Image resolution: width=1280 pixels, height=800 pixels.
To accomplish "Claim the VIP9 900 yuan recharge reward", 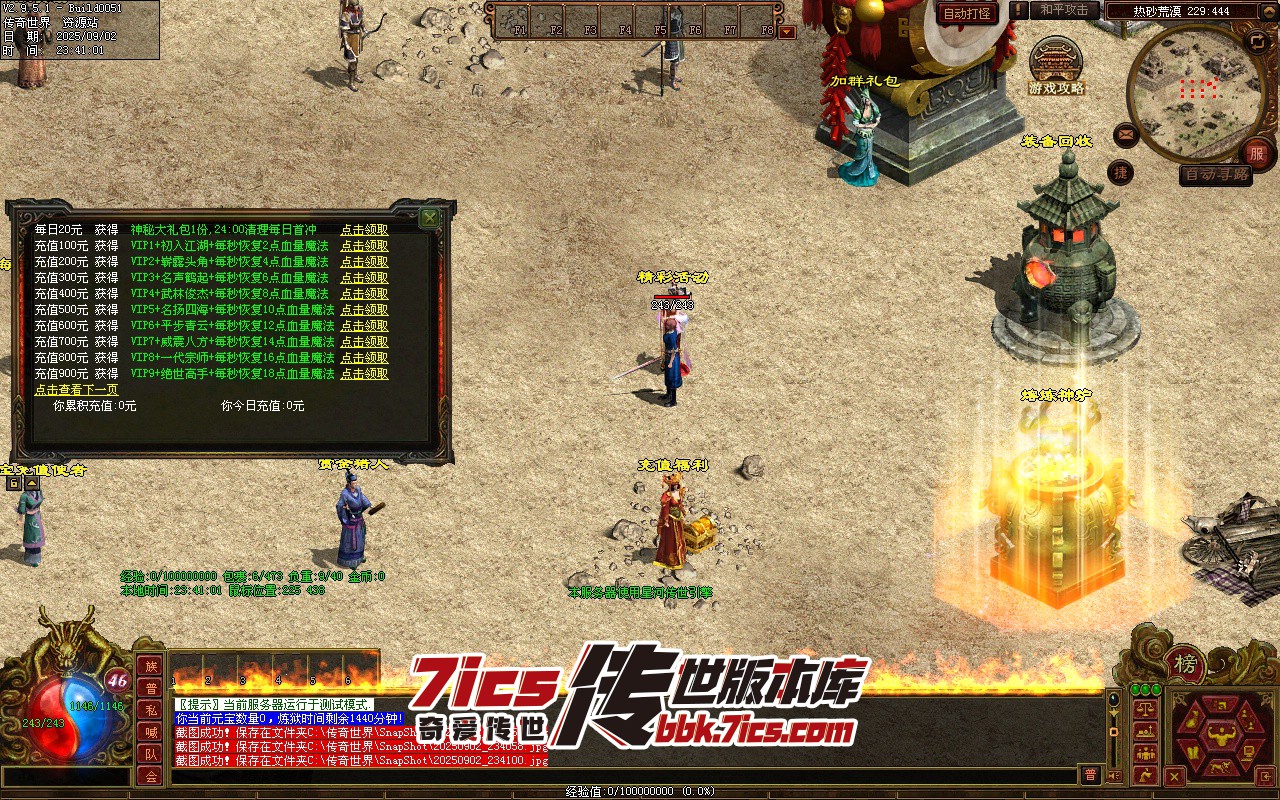I will pos(364,374).
